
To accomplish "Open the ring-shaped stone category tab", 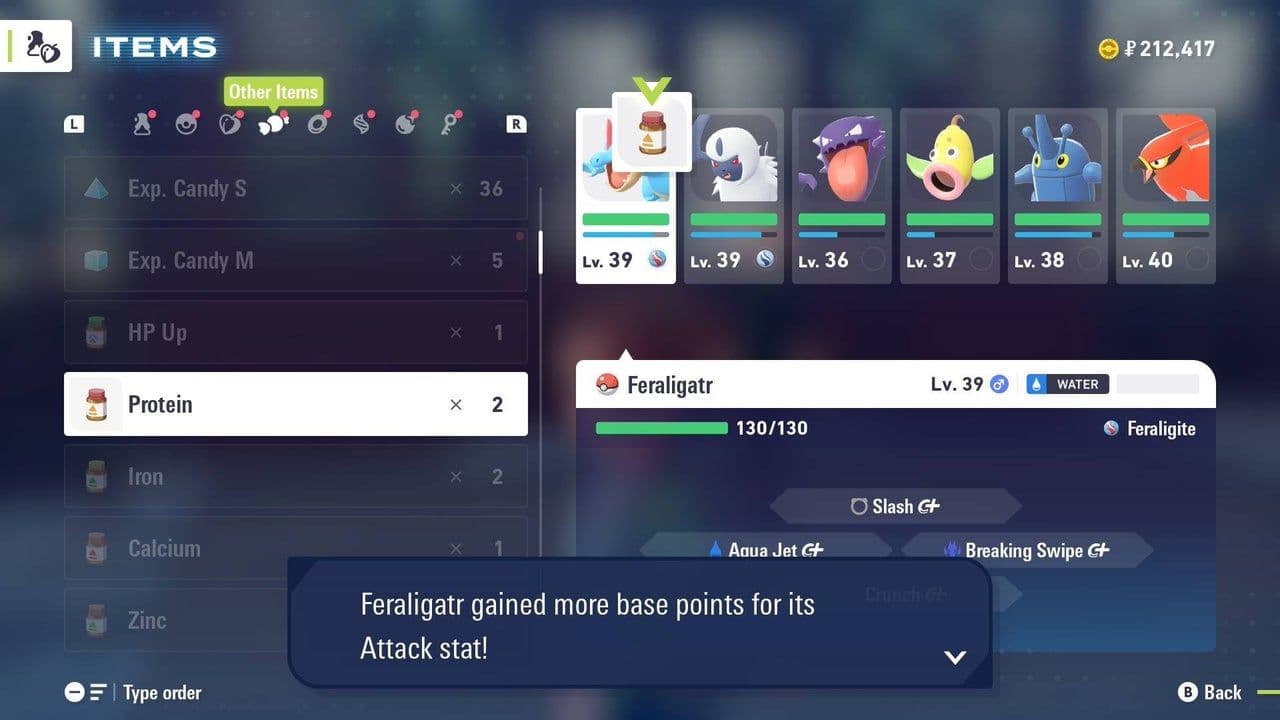I will pos(318,124).
